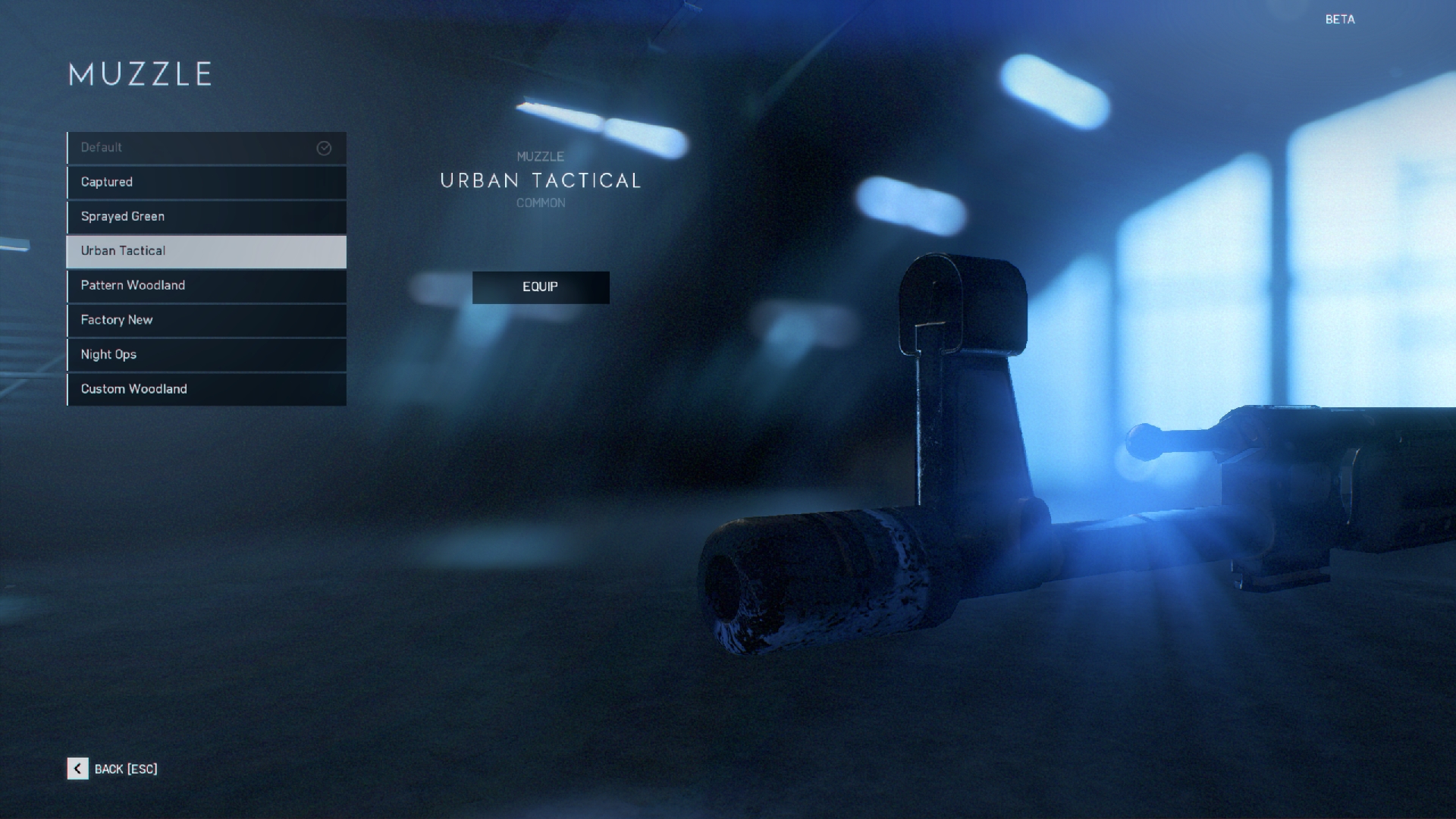The image size is (1456, 819).
Task: Choose the Captured muzzle skin
Action: pos(206,183)
